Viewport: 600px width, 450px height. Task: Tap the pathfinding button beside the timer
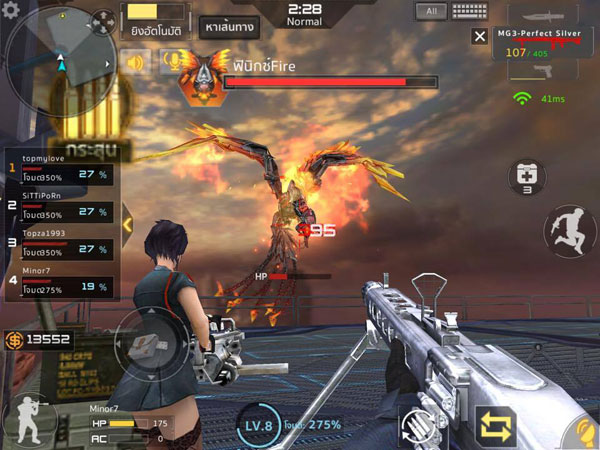point(228,26)
